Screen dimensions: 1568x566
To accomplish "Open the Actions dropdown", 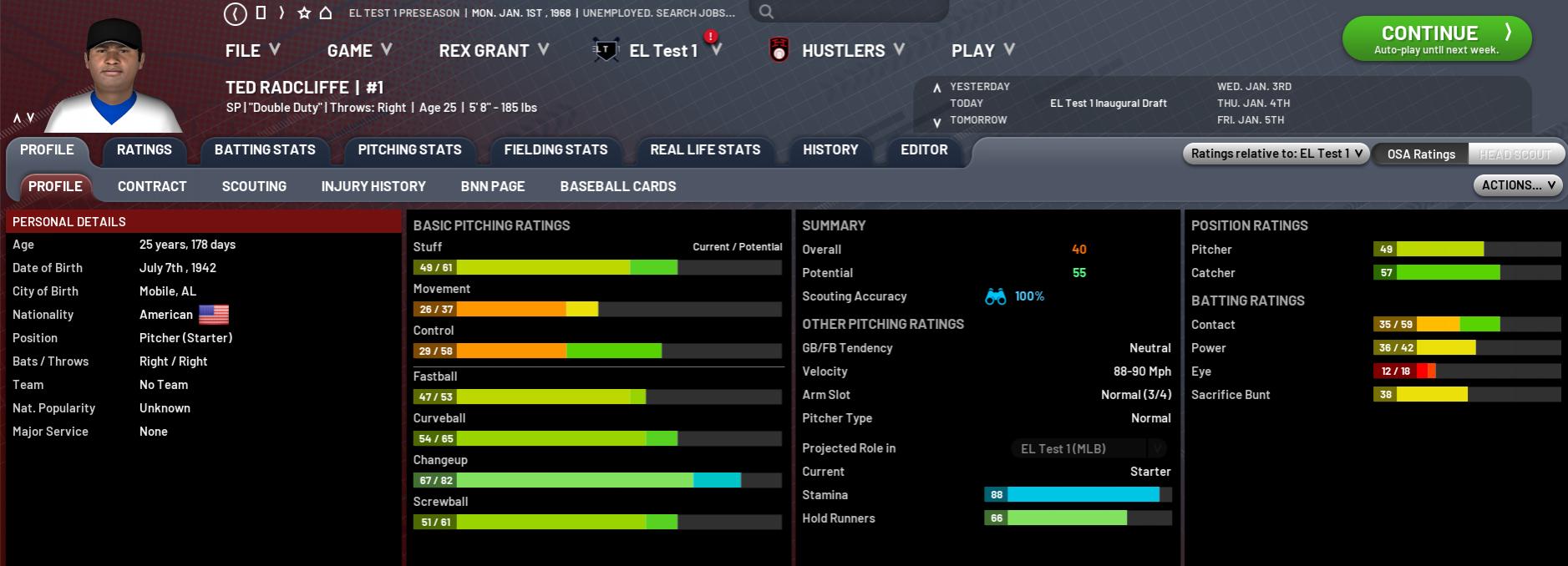I will tap(1518, 185).
